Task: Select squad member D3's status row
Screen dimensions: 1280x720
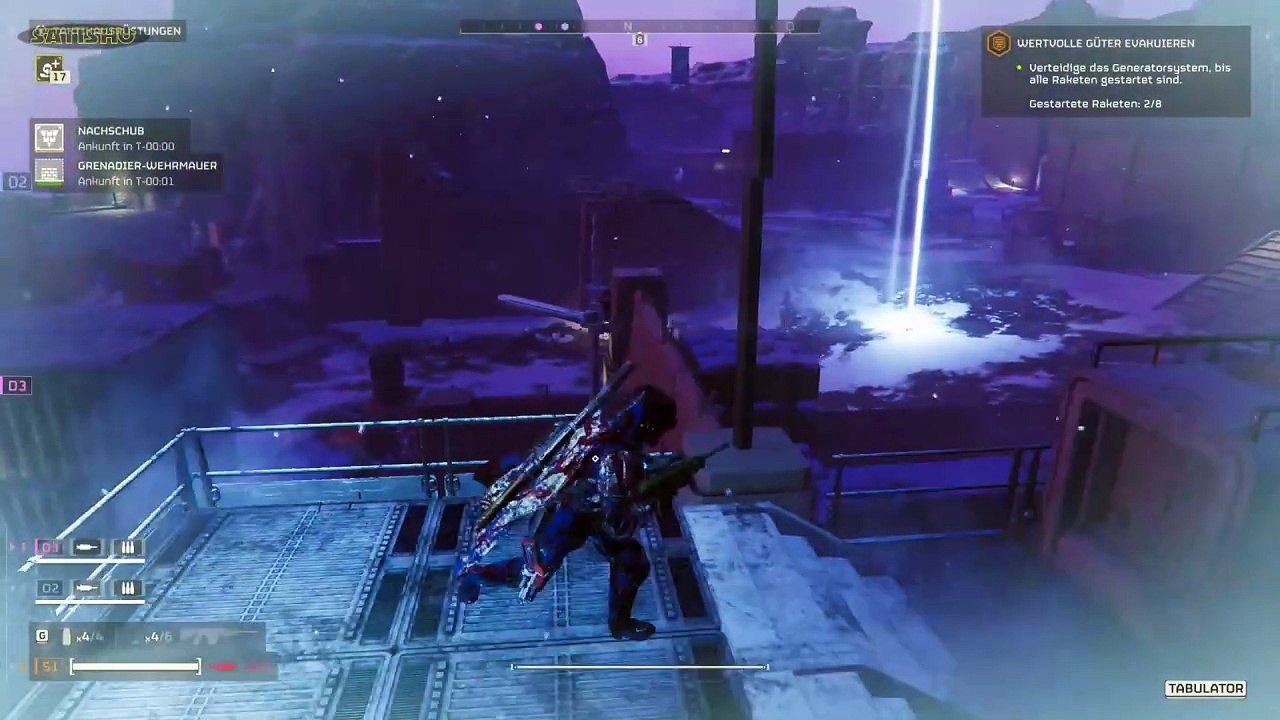Action: tap(88, 548)
